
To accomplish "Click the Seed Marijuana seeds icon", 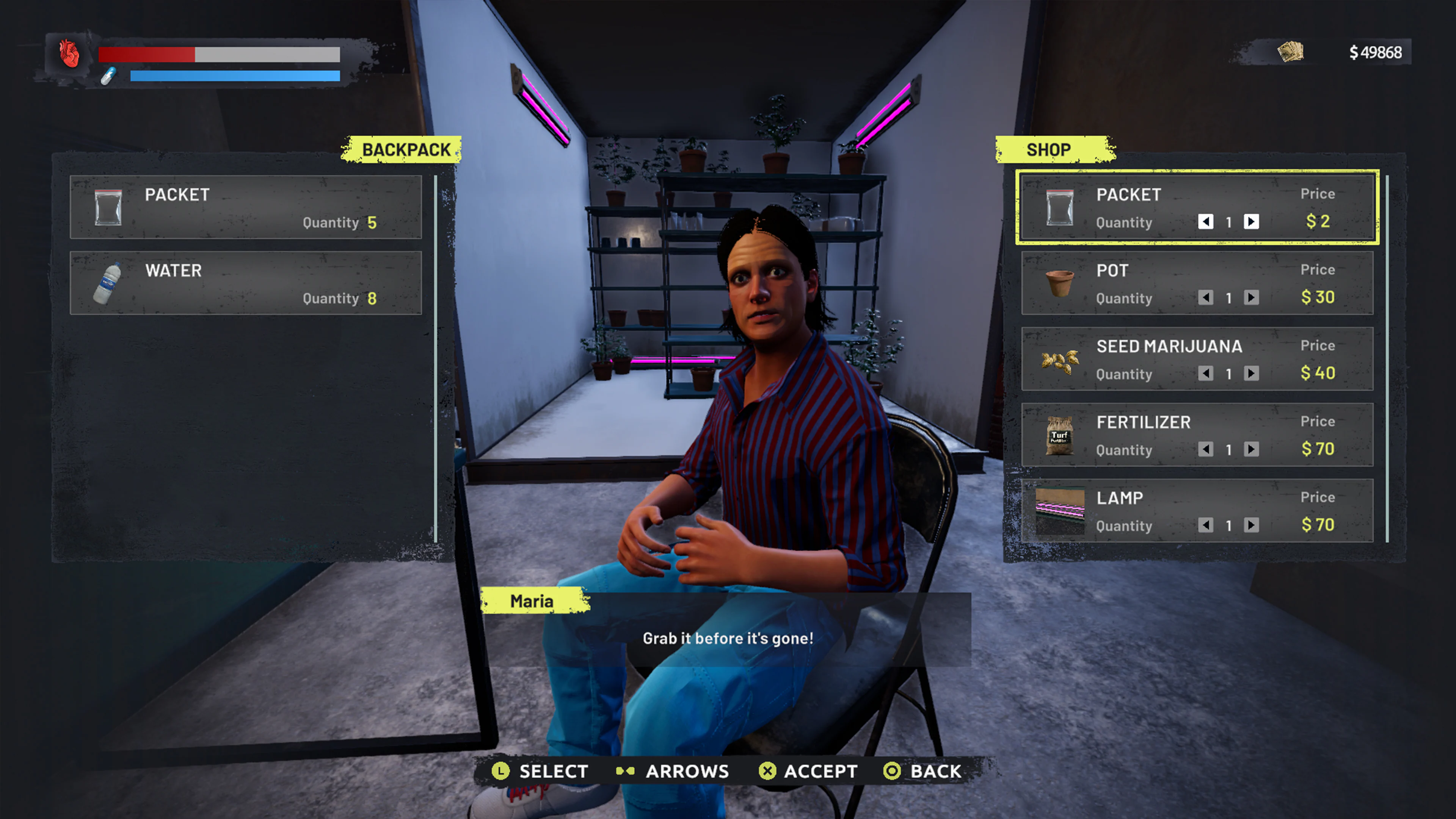I will [x=1060, y=360].
